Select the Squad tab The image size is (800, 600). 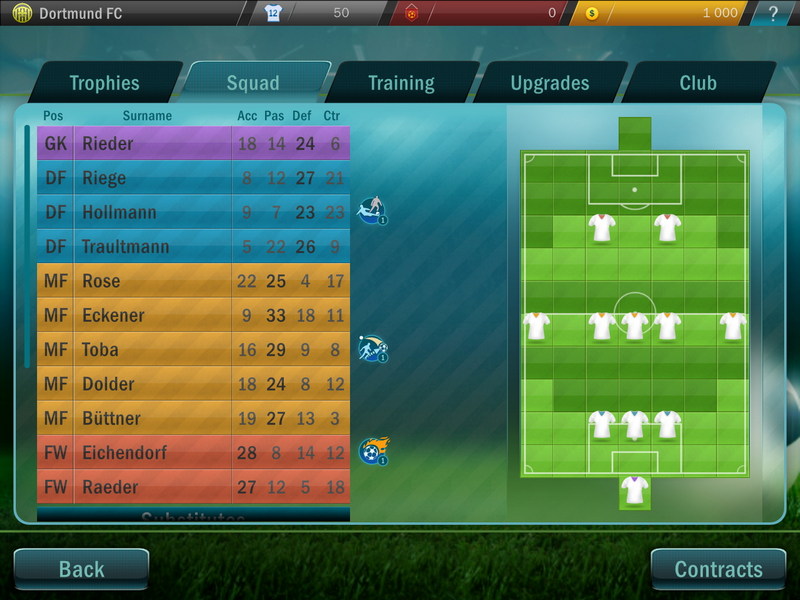(x=253, y=83)
